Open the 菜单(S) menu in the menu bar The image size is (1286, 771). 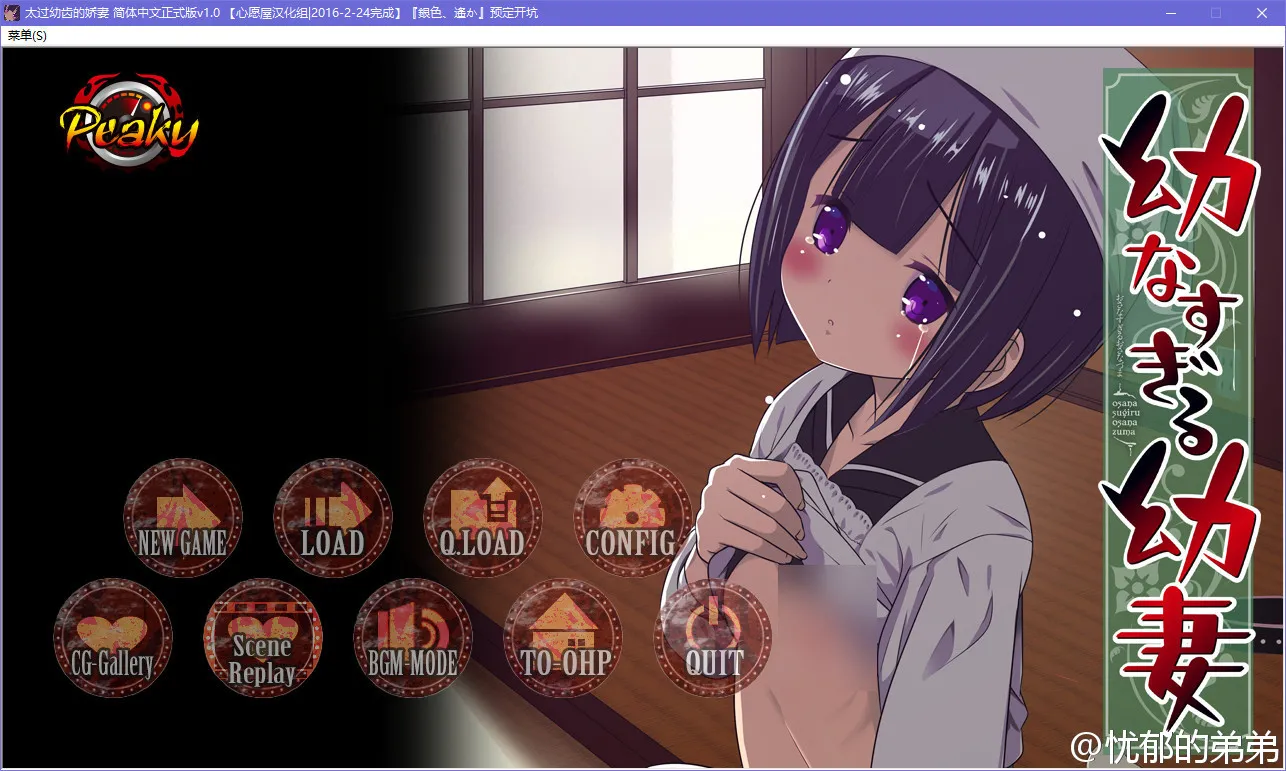click(27, 35)
